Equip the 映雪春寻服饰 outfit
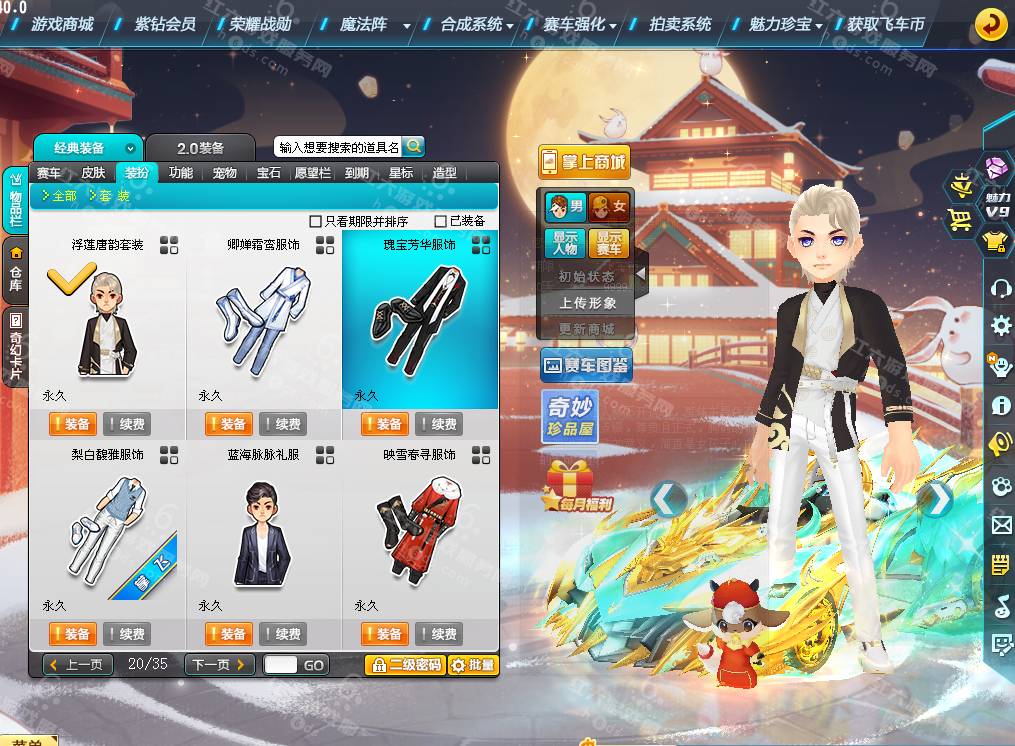The height and width of the screenshot is (746, 1015). pos(385,634)
